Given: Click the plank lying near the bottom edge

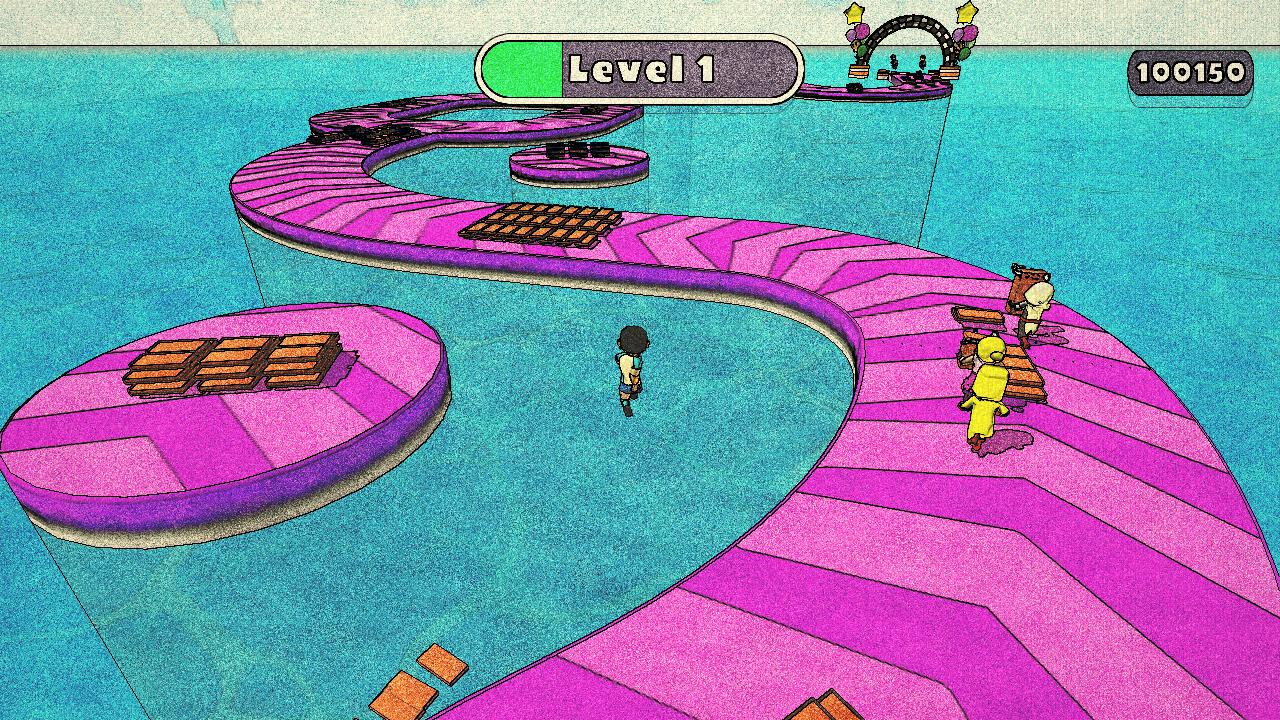Looking at the screenshot, I should click(830, 712).
